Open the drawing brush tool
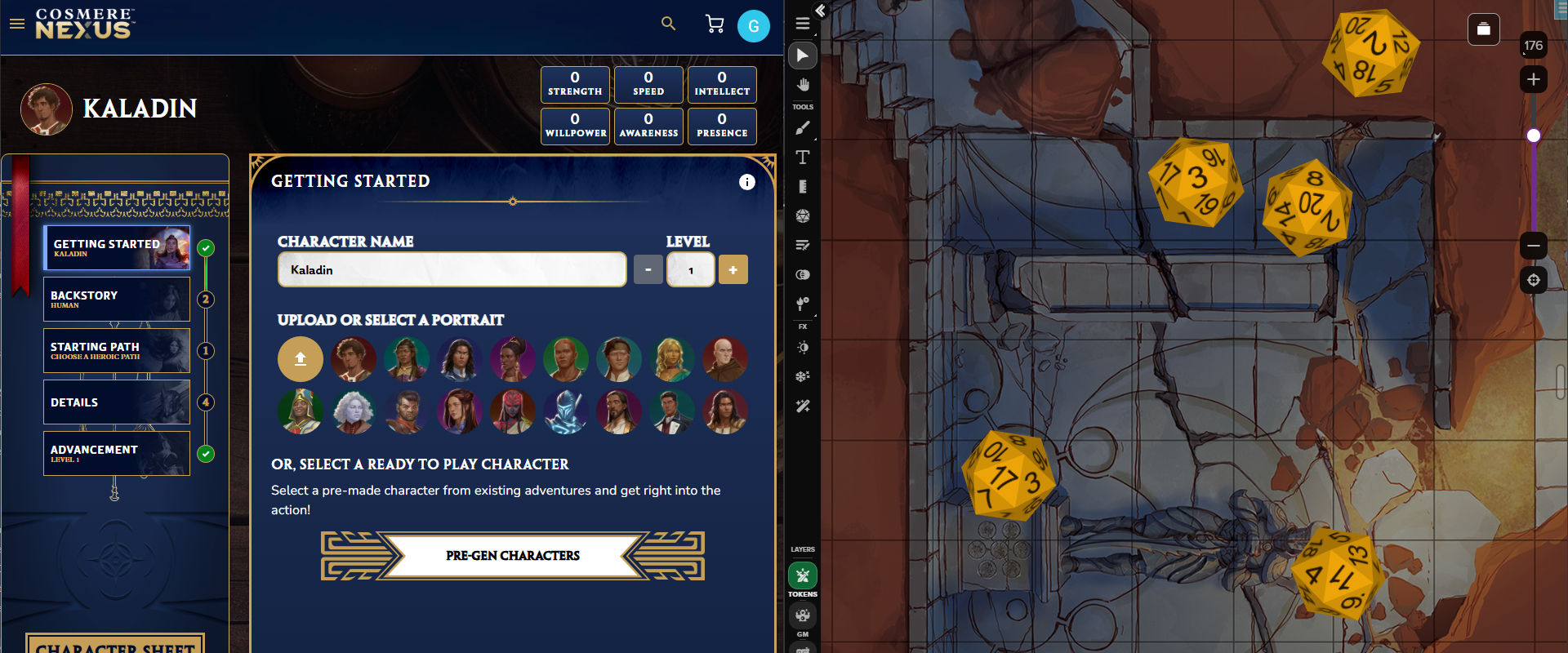Screen dimensions: 1568x653 pos(803,128)
